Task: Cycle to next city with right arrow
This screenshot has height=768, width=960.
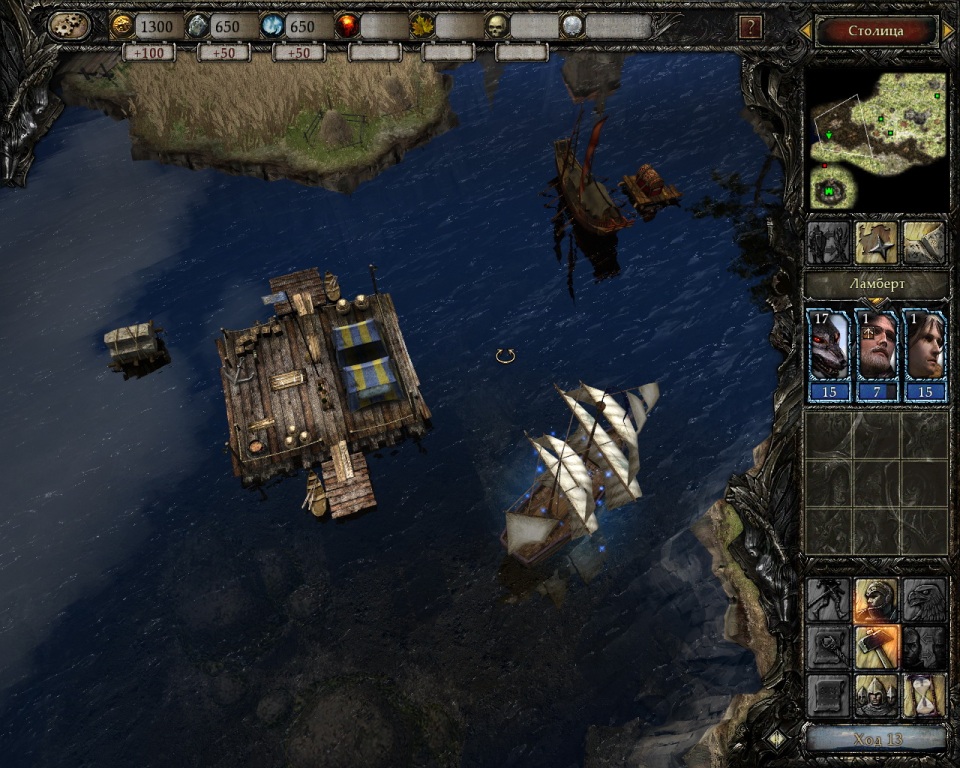Action: [948, 31]
